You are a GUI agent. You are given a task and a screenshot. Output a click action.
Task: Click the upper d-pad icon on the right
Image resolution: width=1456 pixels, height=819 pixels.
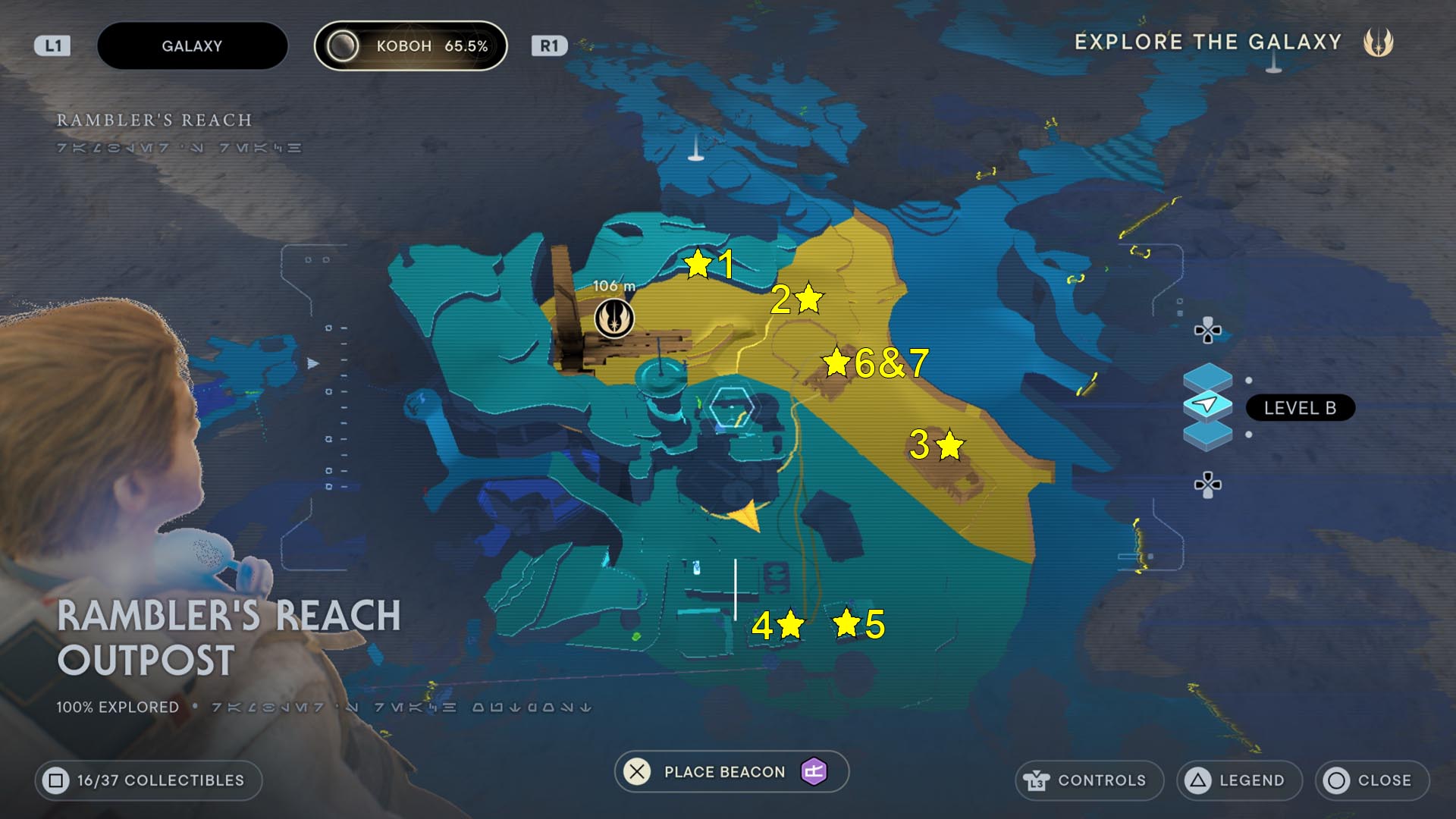(x=1209, y=331)
